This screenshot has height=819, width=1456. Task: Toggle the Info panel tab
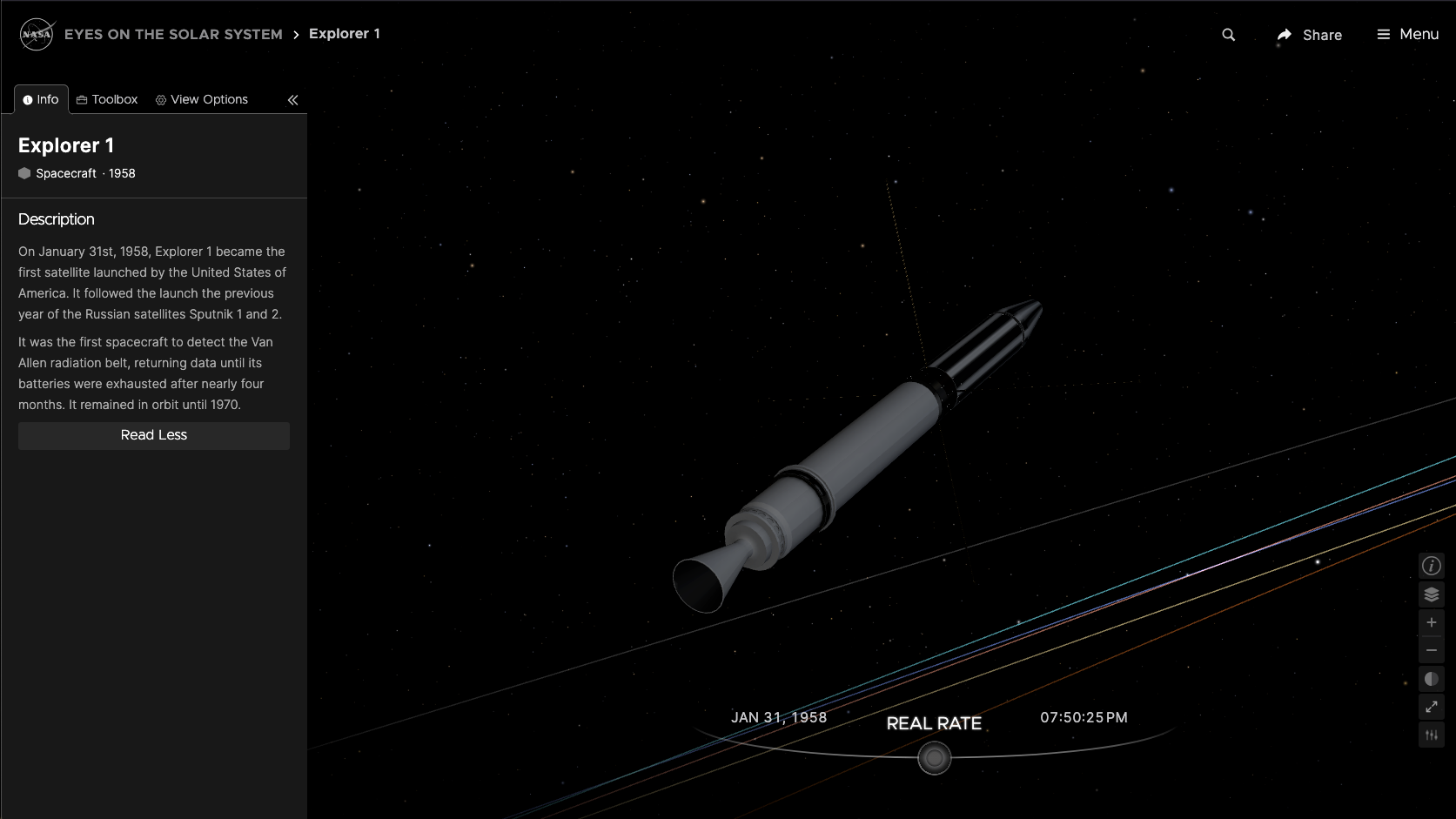tap(41, 98)
